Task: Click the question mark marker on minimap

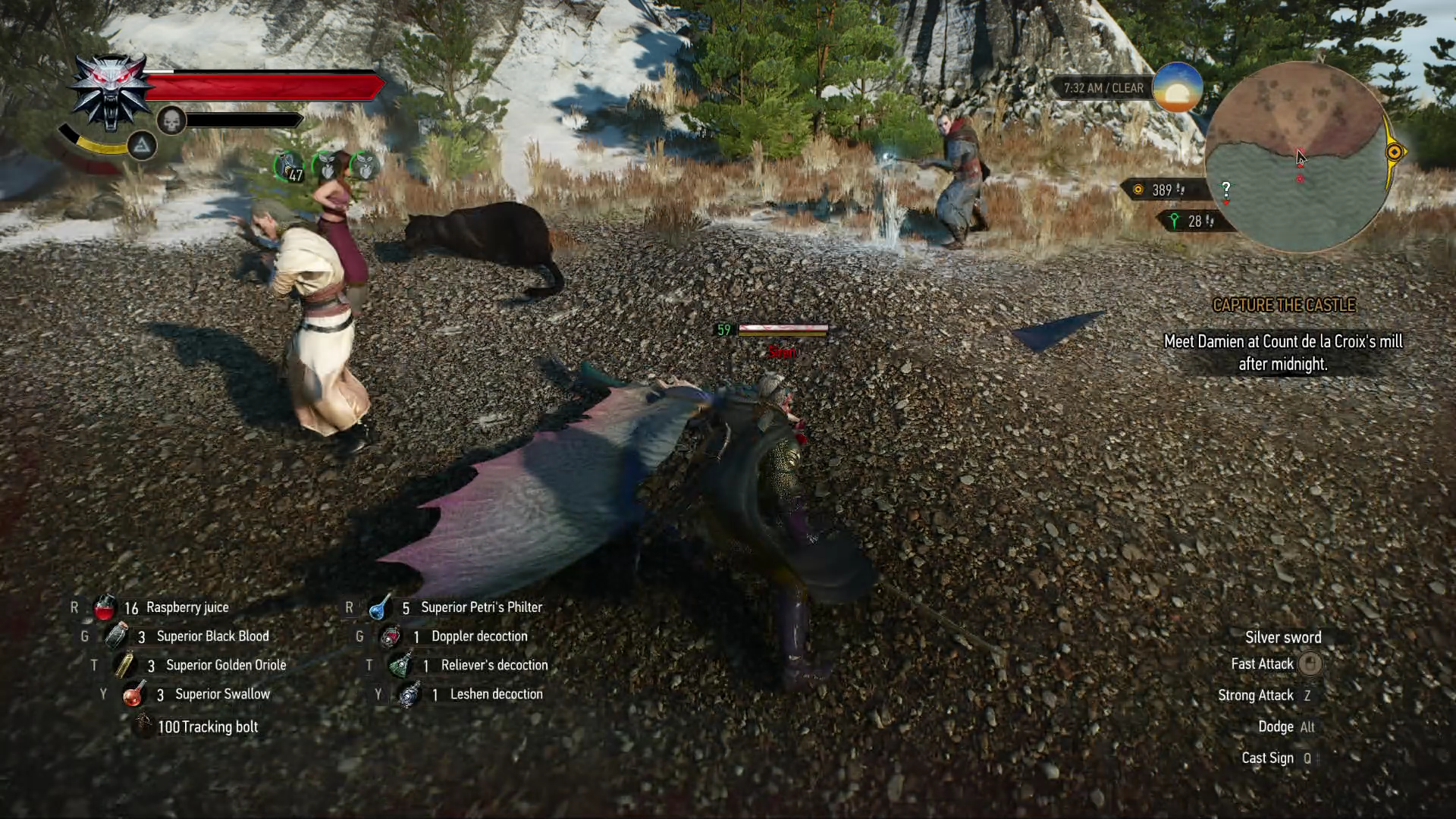Action: click(x=1225, y=190)
